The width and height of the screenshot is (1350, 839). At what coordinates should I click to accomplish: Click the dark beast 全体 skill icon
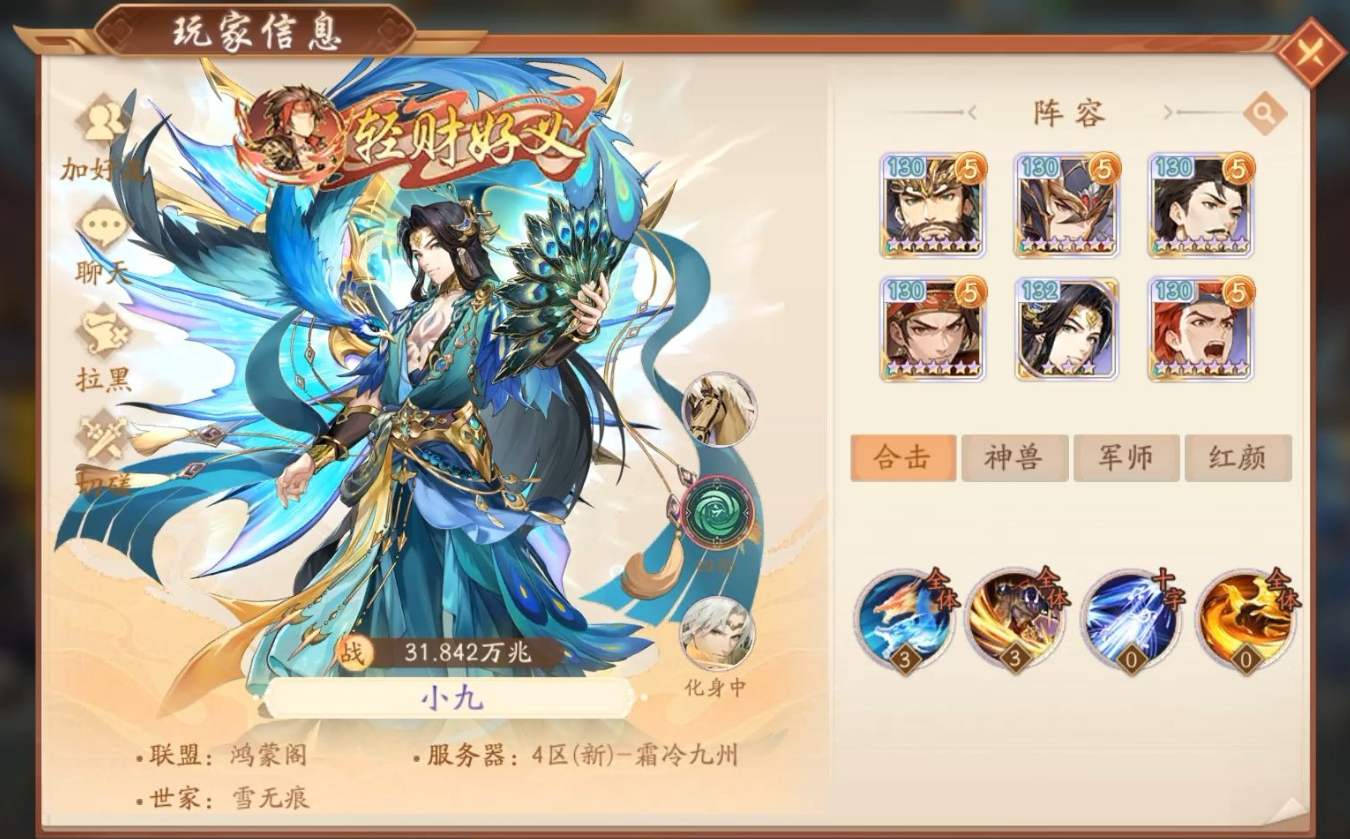tap(1015, 622)
